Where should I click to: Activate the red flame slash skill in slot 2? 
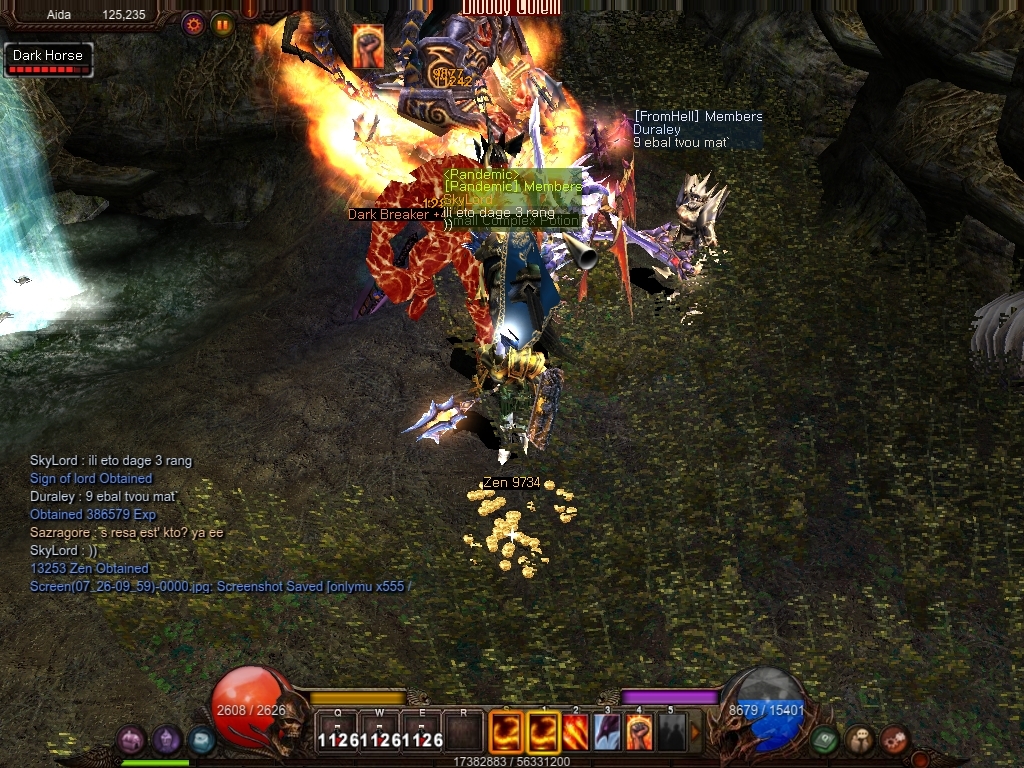(x=576, y=732)
